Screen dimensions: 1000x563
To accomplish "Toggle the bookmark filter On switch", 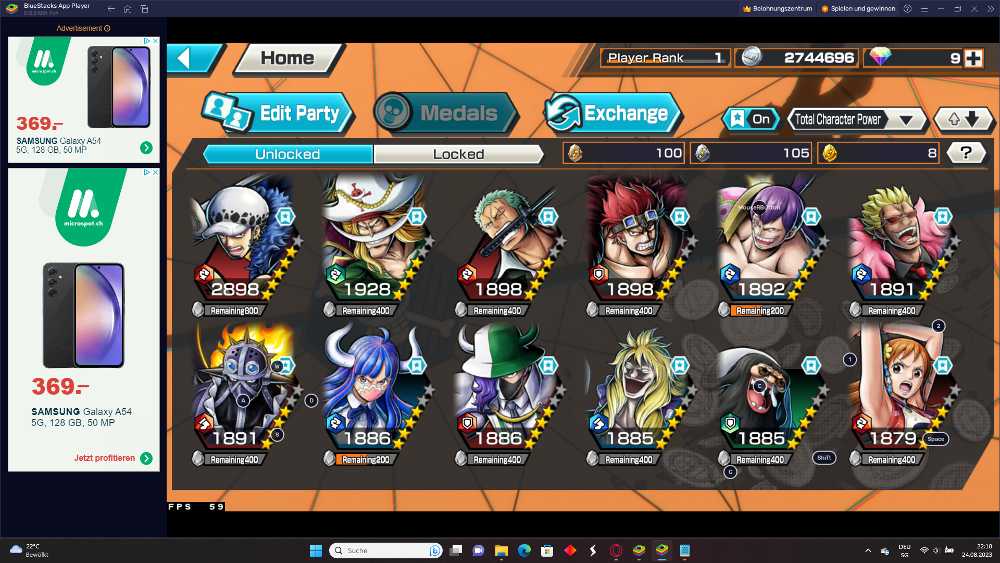I will tap(751, 119).
